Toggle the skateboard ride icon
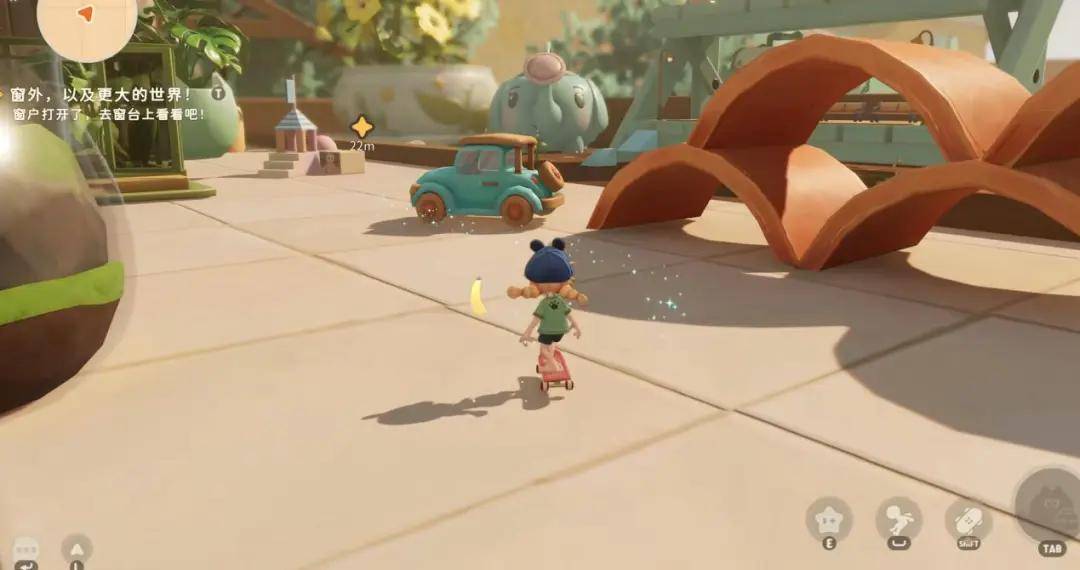 [968, 520]
